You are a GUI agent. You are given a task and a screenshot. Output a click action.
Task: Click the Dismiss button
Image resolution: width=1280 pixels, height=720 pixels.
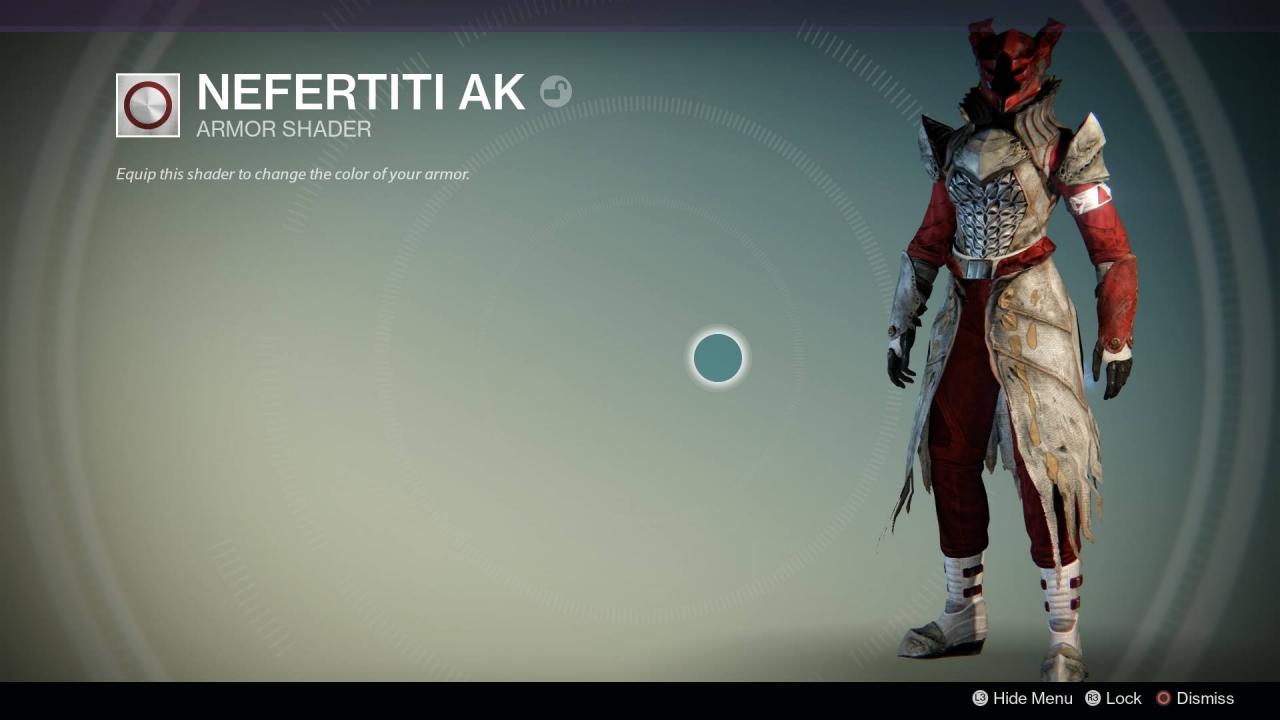[1205, 698]
